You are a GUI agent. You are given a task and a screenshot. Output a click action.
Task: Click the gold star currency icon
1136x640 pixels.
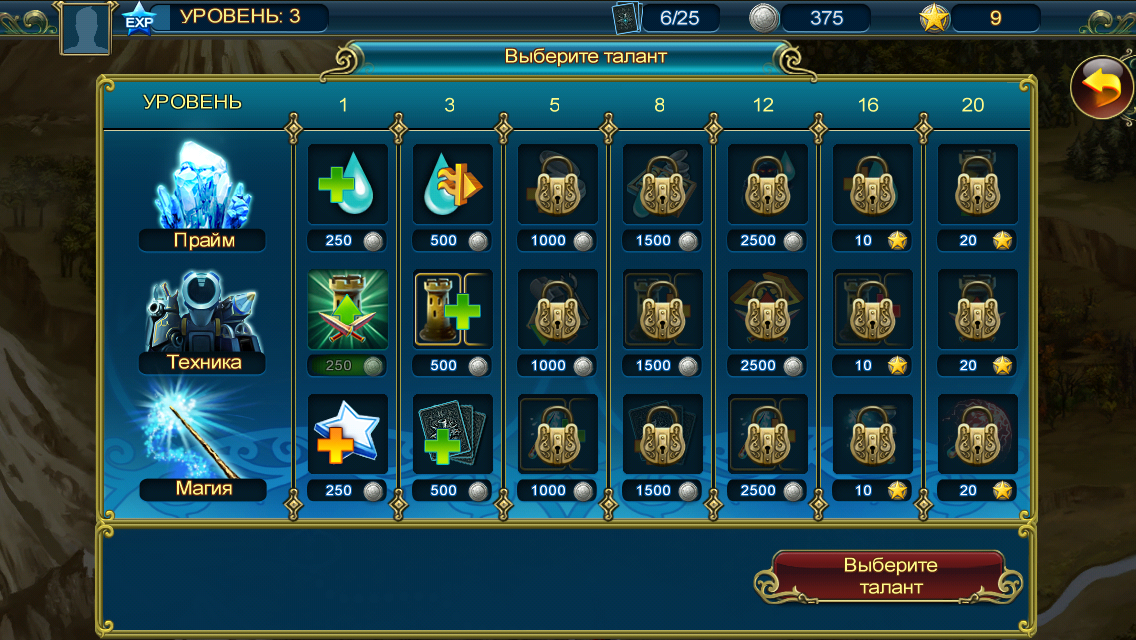[x=934, y=18]
